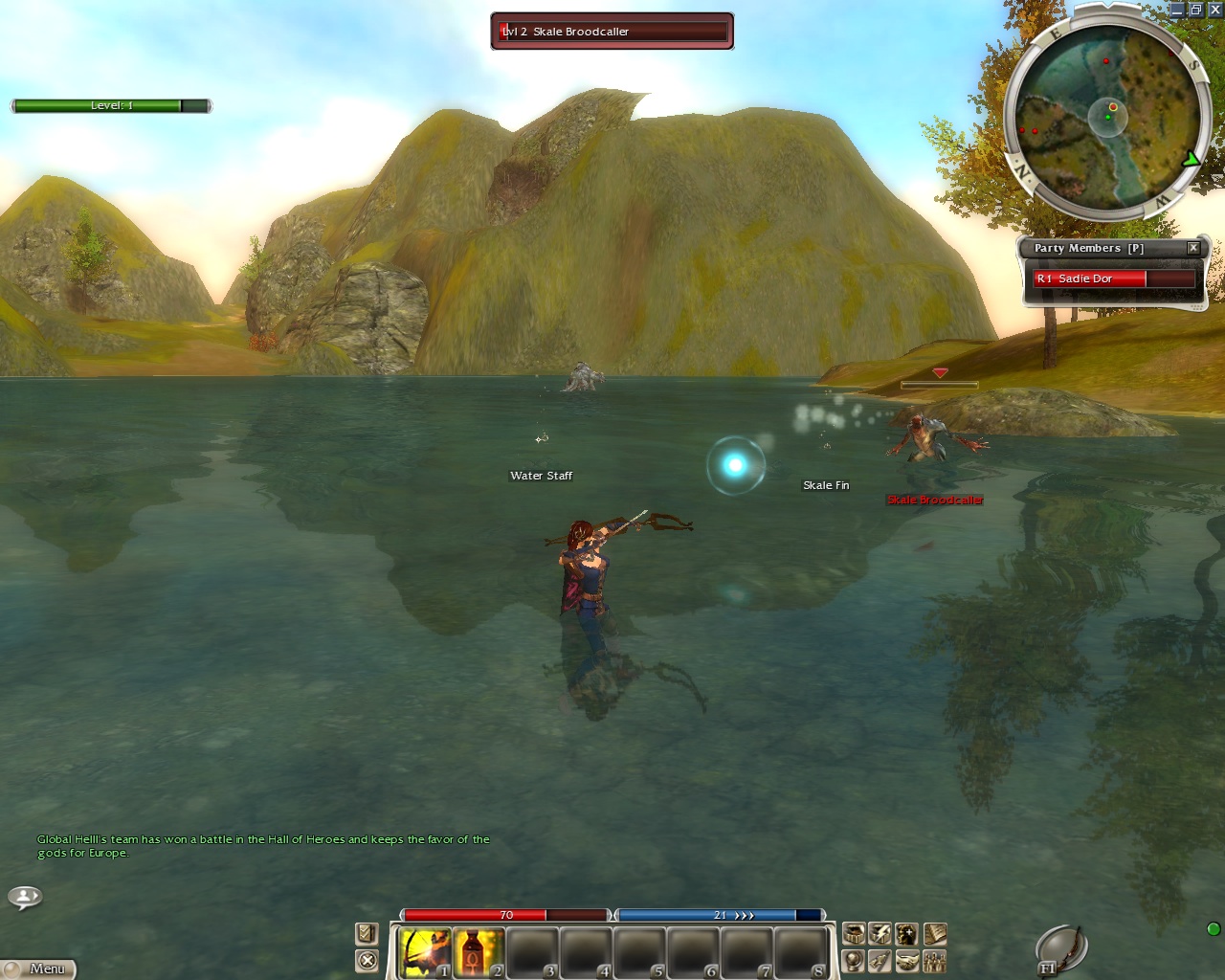The height and width of the screenshot is (980, 1225).
Task: Click the arrowhead pointer icon
Action: click(x=880, y=960)
